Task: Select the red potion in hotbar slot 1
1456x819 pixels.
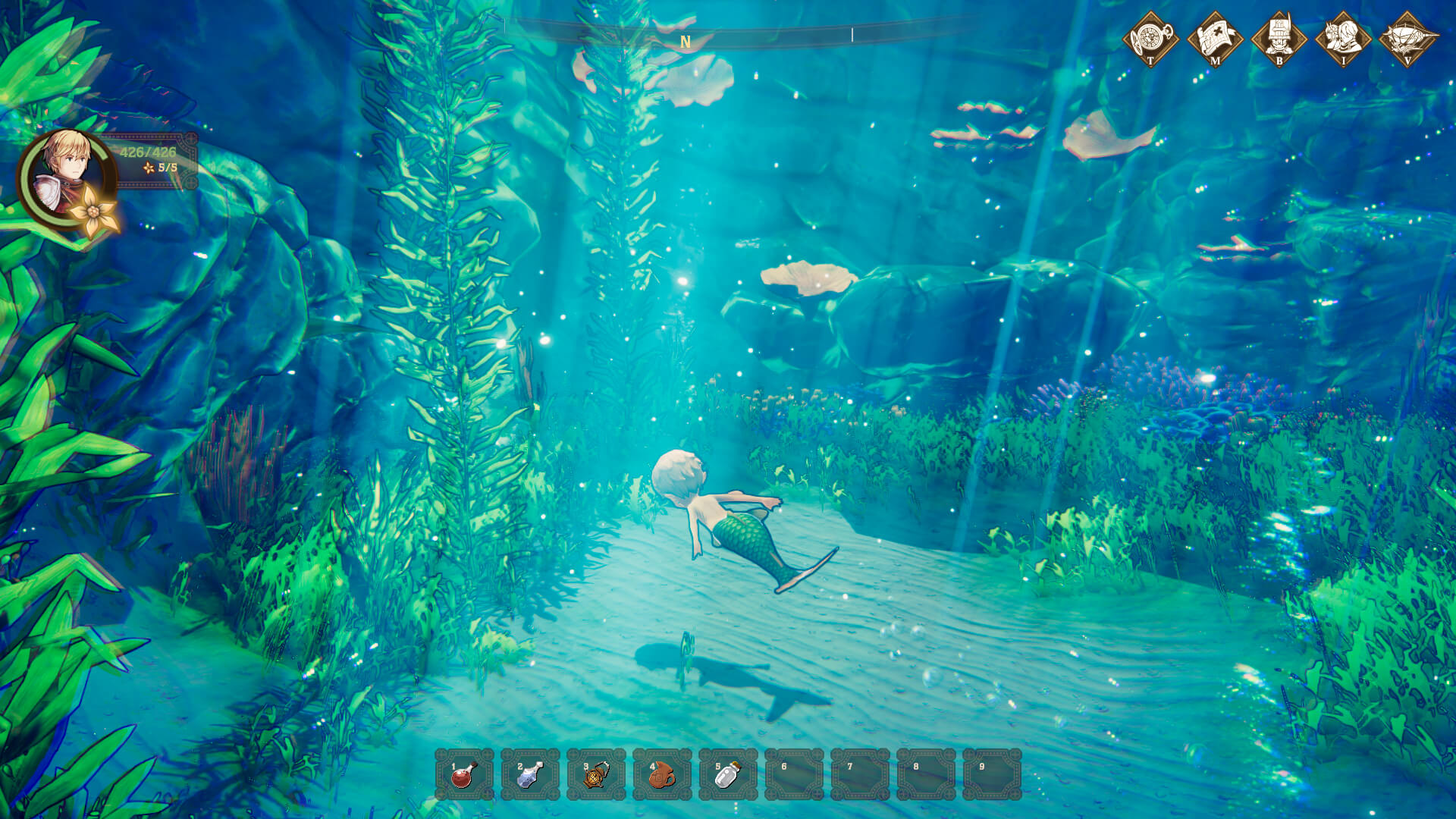Action: [464, 774]
